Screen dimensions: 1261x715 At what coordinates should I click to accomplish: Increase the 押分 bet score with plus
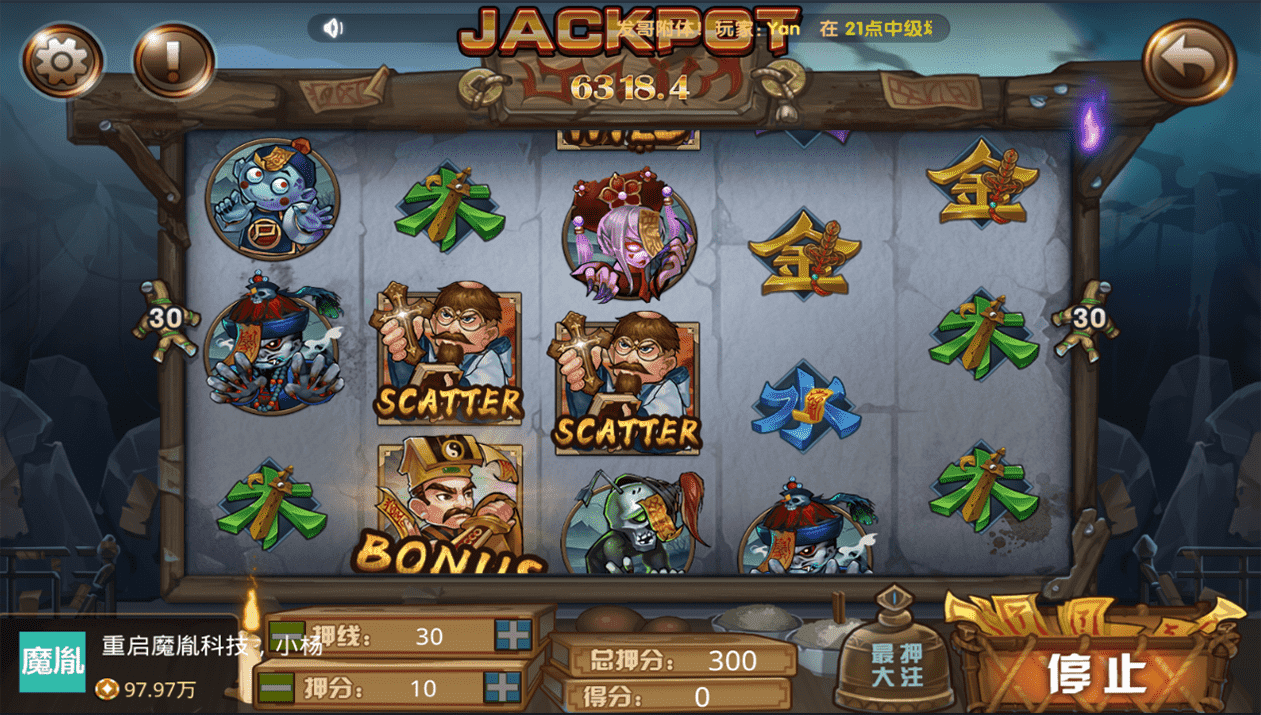click(x=502, y=688)
